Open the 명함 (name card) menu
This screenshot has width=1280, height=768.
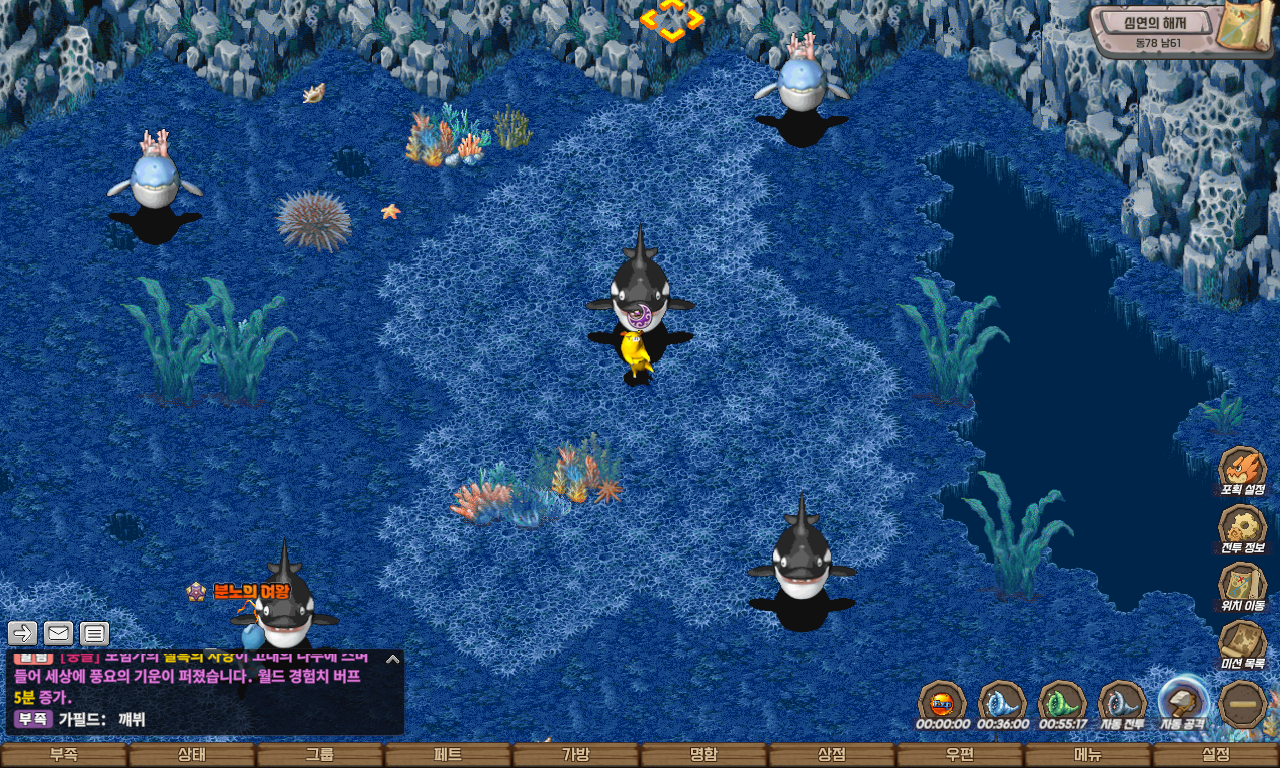[704, 755]
